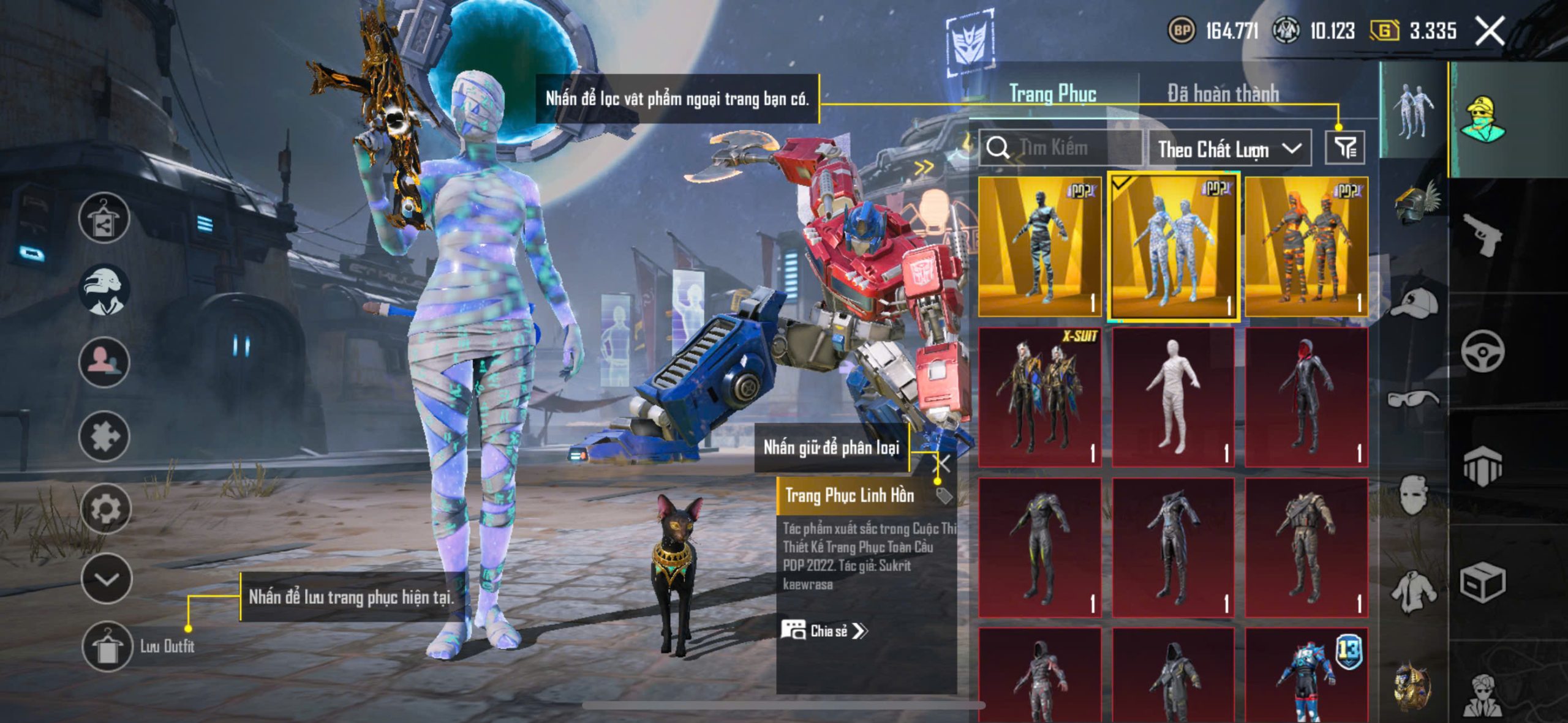
Task: Open the Đã hoàn thành tab
Action: click(1223, 94)
